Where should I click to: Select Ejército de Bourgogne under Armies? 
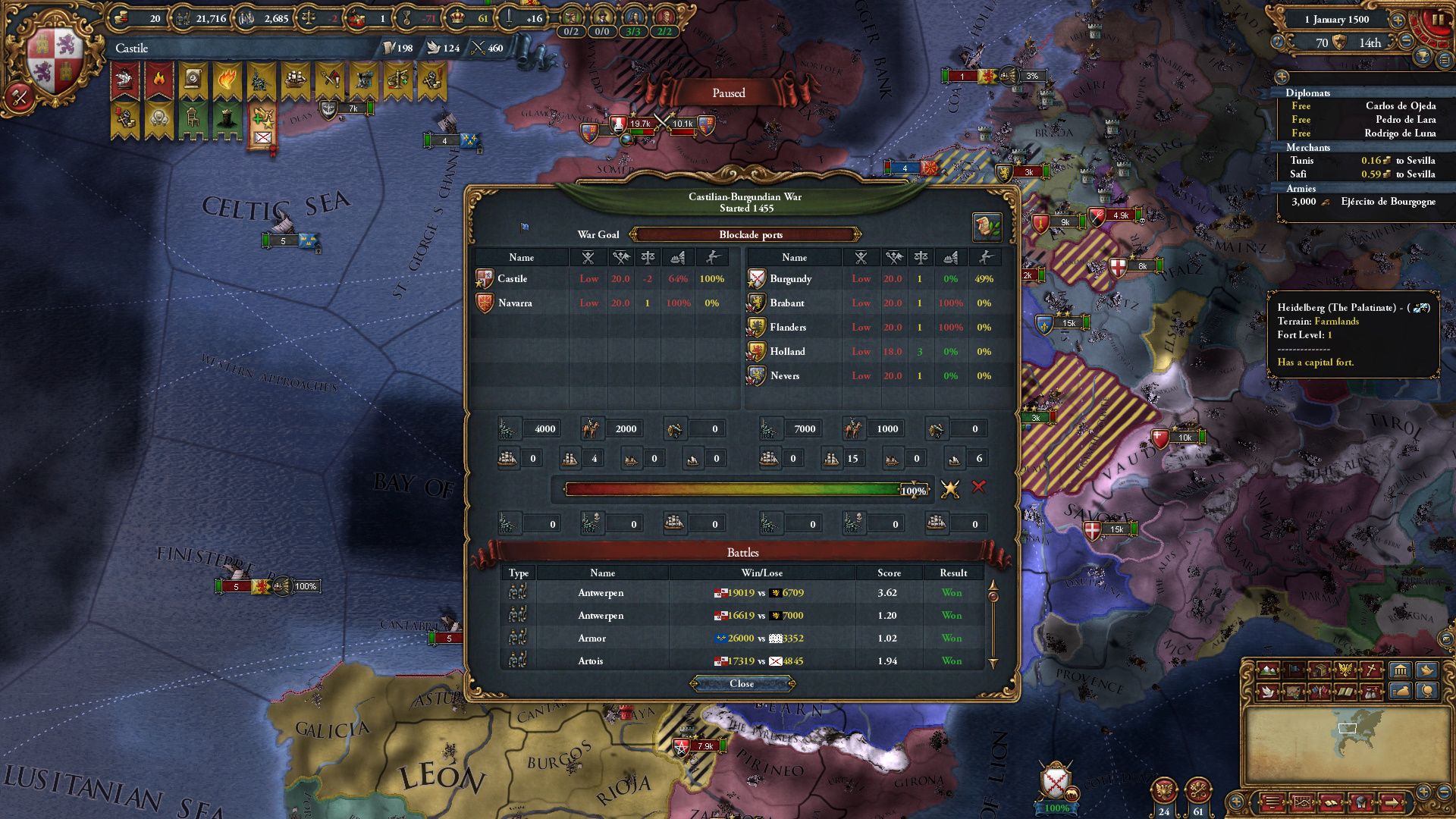1389,202
